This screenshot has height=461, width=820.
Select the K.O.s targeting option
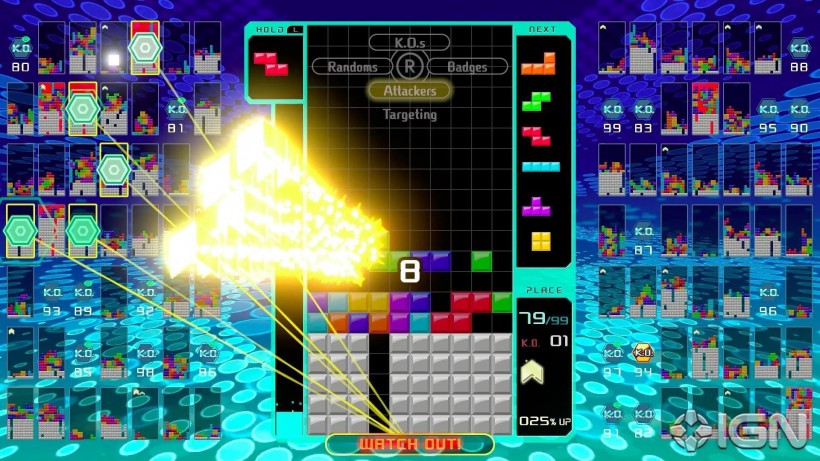click(x=409, y=42)
